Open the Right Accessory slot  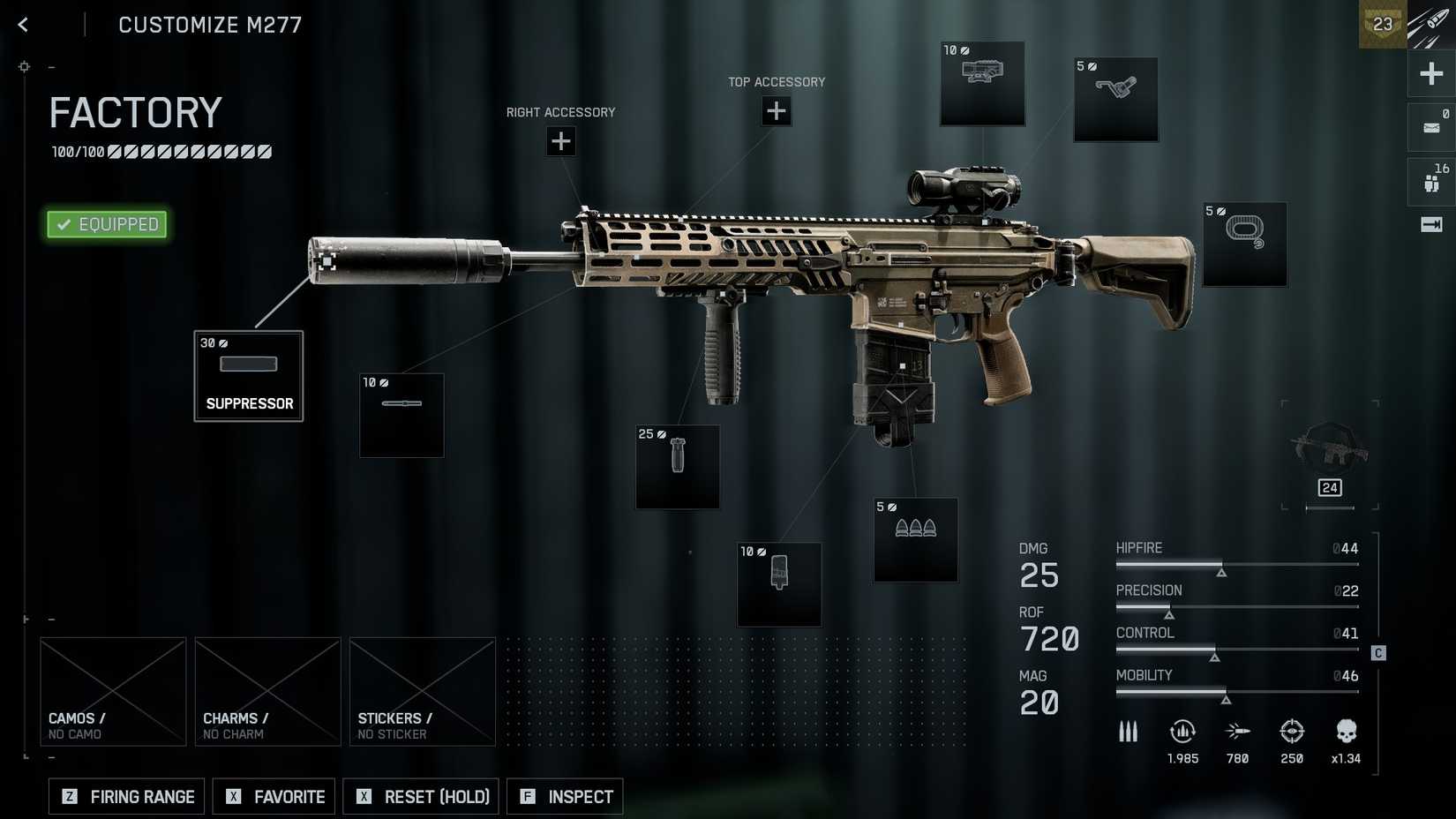tap(561, 141)
